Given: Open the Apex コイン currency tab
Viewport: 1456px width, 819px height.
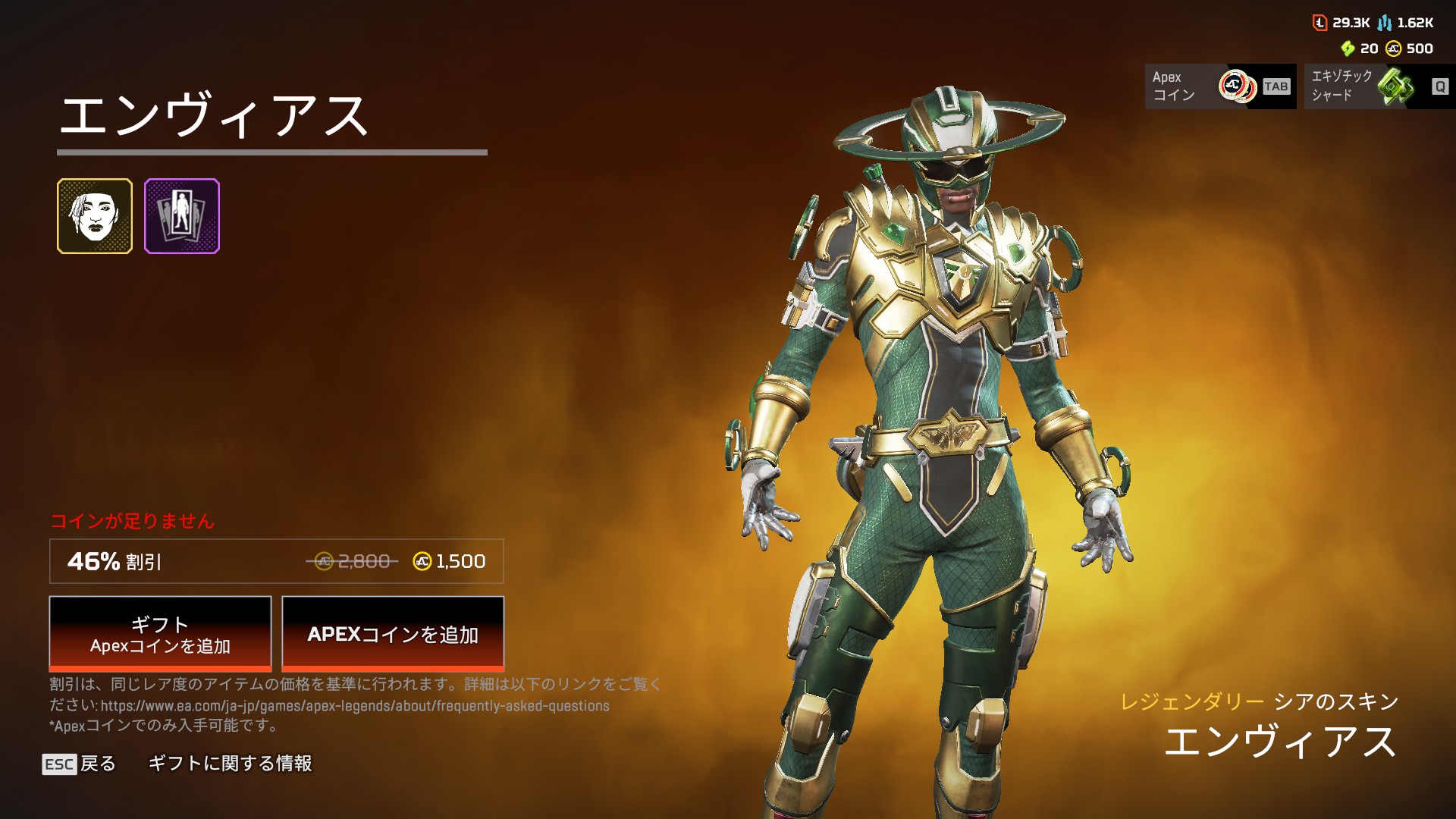Looking at the screenshot, I should tap(1220, 86).
